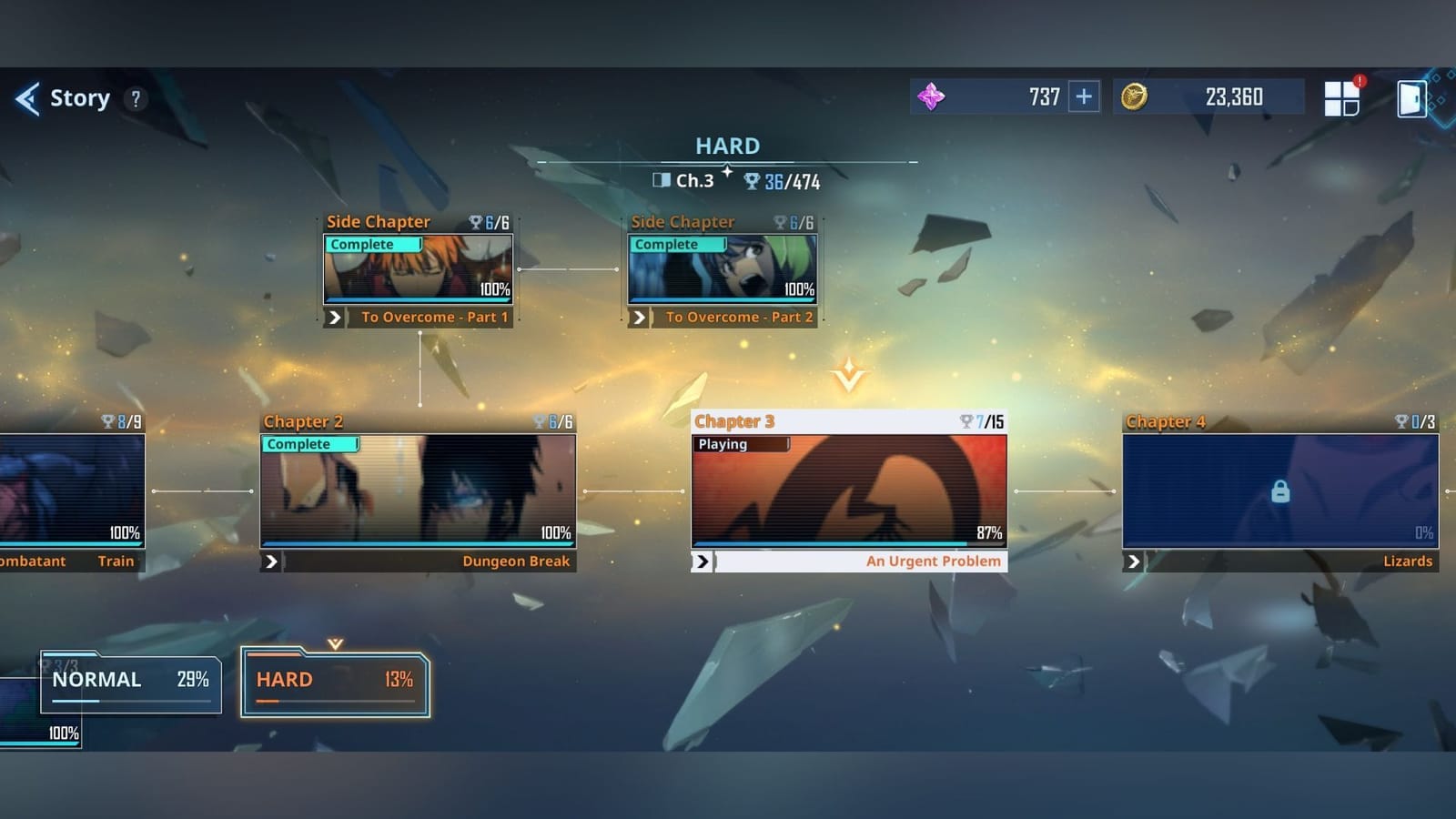Expand To Overcome - Part 1 chapter arrow
Image resolution: width=1456 pixels, height=819 pixels.
pos(335,317)
